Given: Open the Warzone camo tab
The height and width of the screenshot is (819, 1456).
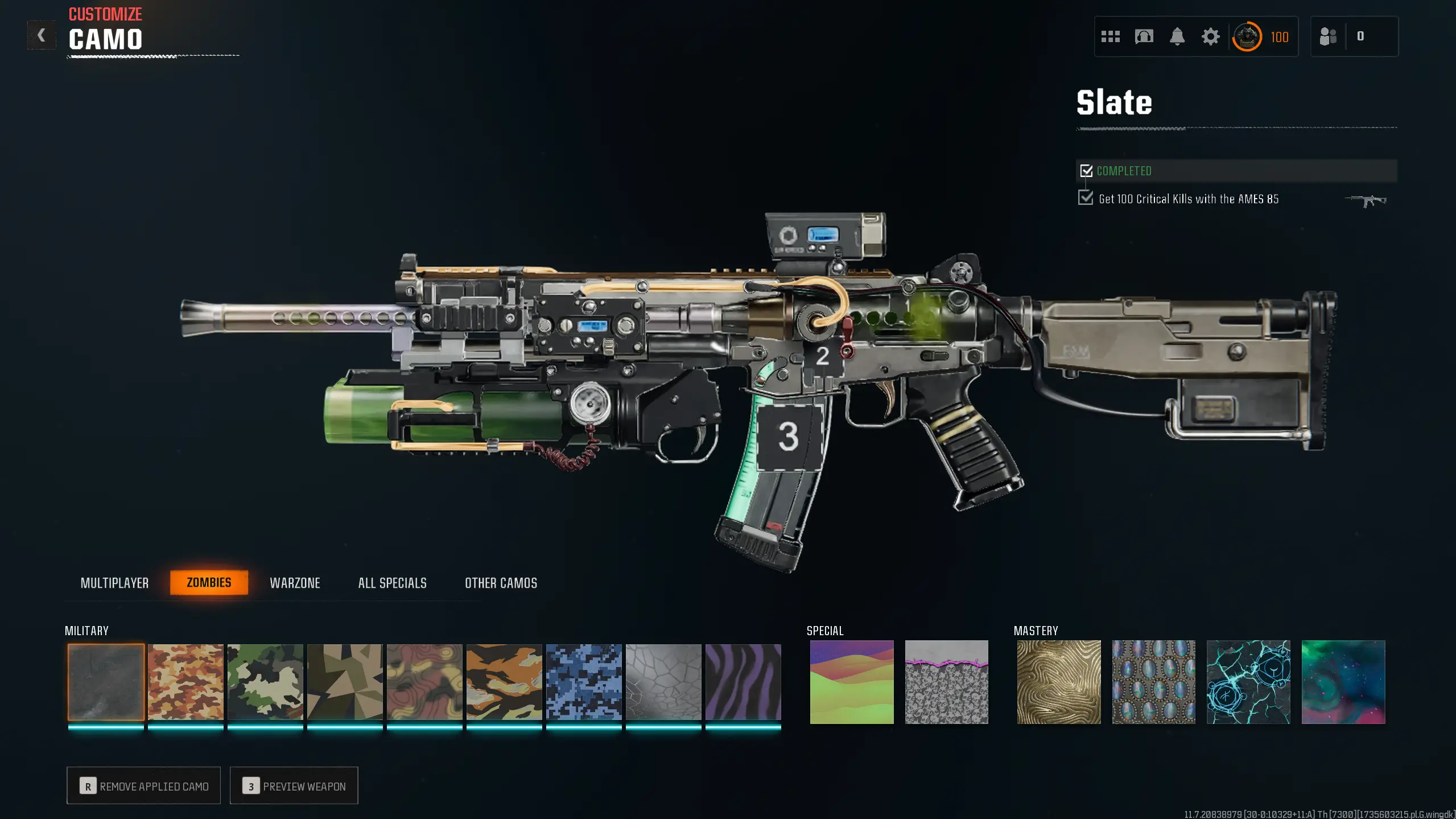Looking at the screenshot, I should point(295,583).
